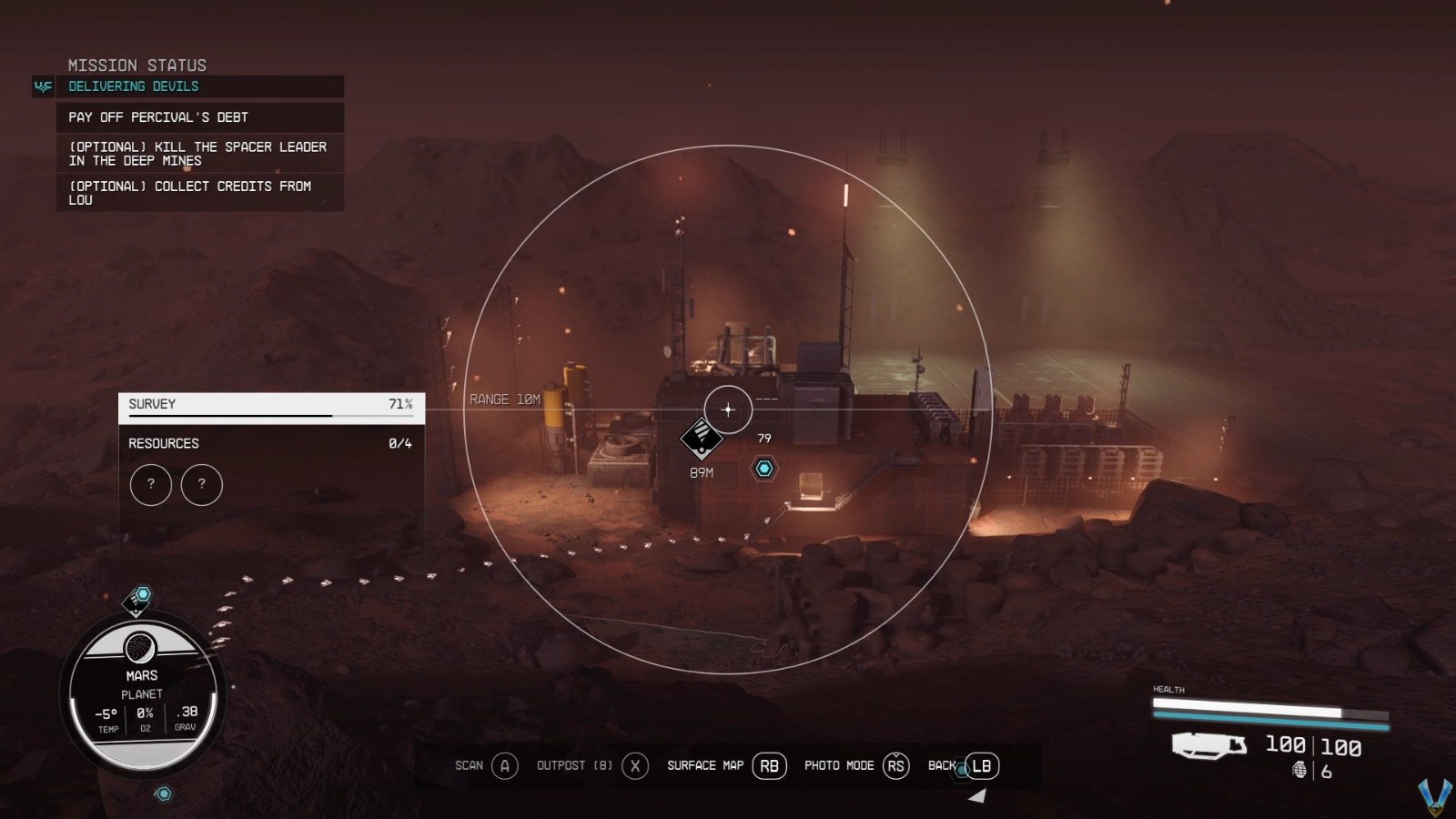1456x819 pixels.
Task: Click the Resources 0/4 header
Action: (x=270, y=443)
